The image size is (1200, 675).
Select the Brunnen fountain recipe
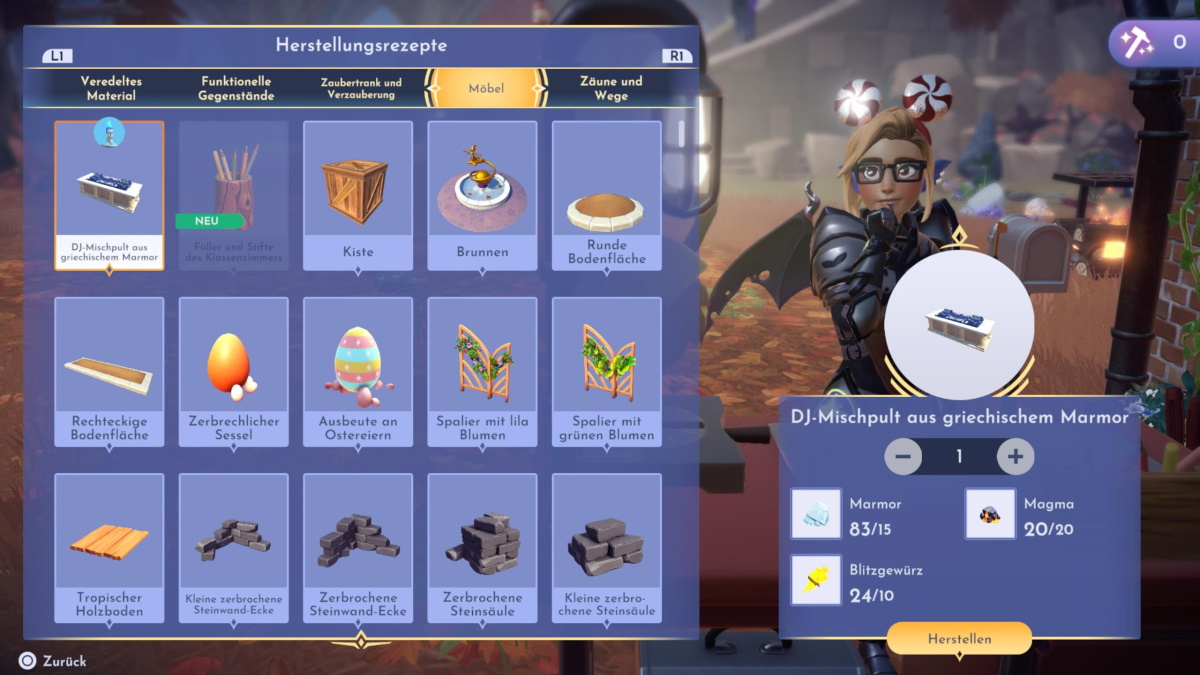tap(482, 195)
